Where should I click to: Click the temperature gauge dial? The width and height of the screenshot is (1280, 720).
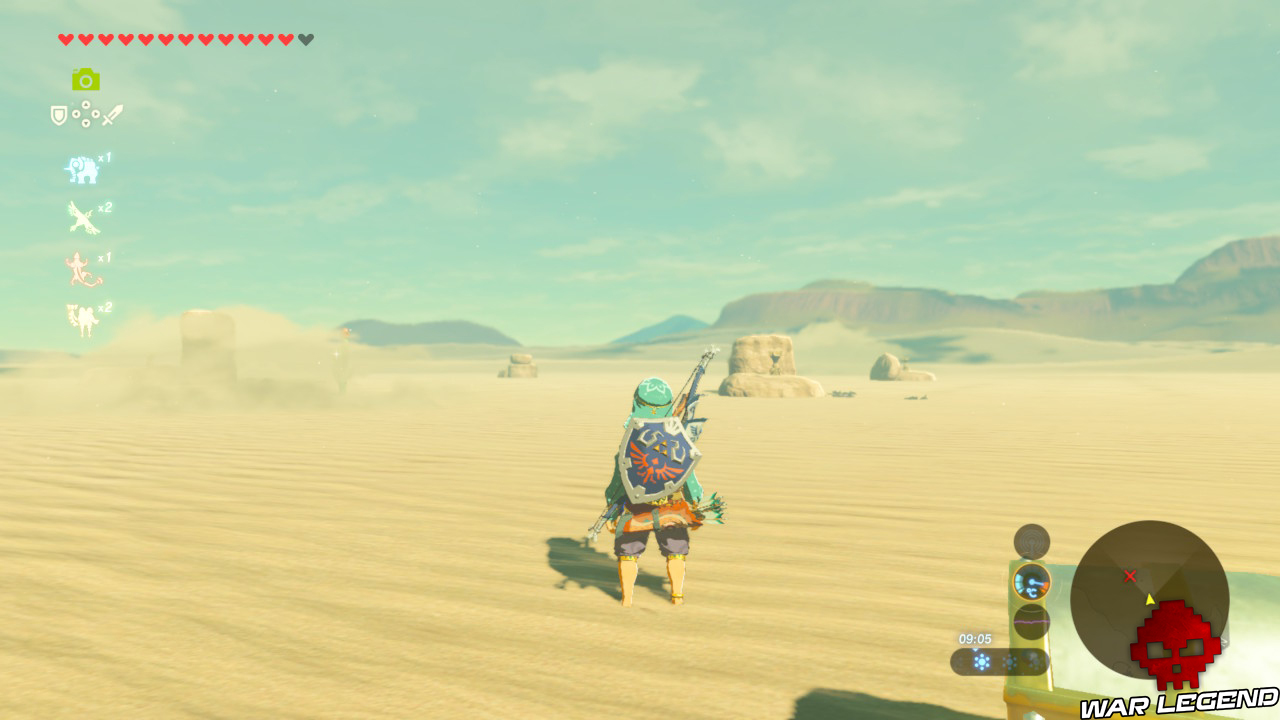point(1033,583)
